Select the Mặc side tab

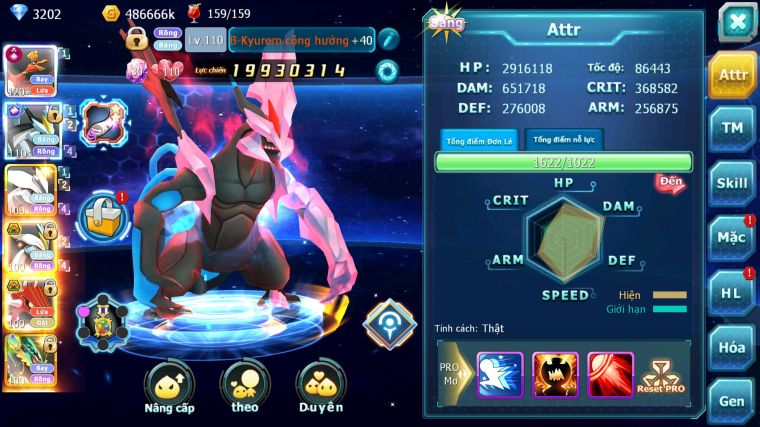(x=732, y=238)
